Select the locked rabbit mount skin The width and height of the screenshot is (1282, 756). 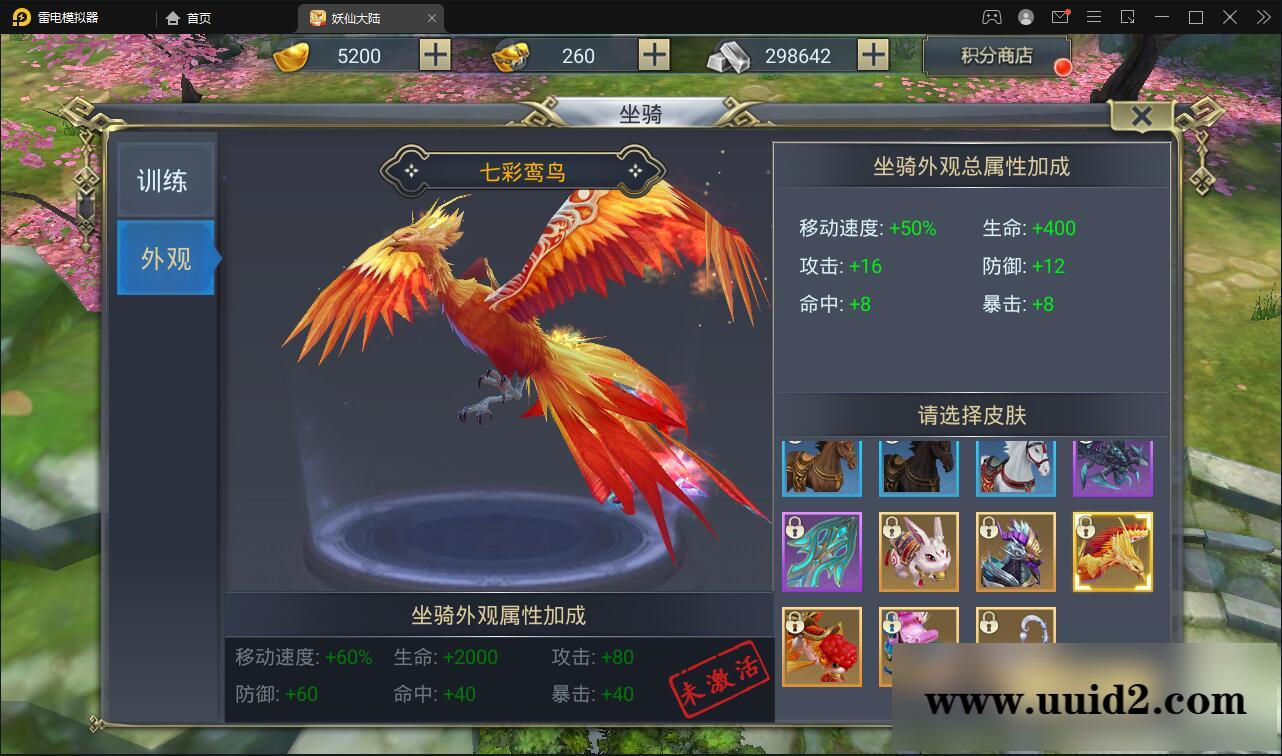coord(919,551)
